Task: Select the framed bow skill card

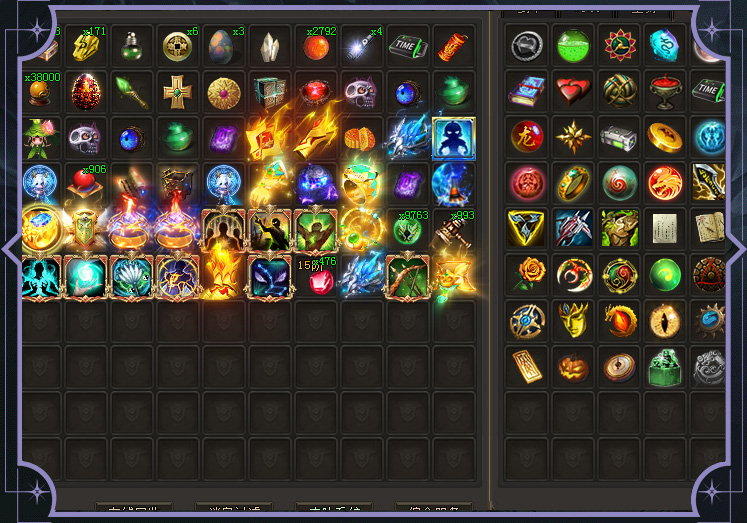Action: pyautogui.click(x=407, y=276)
